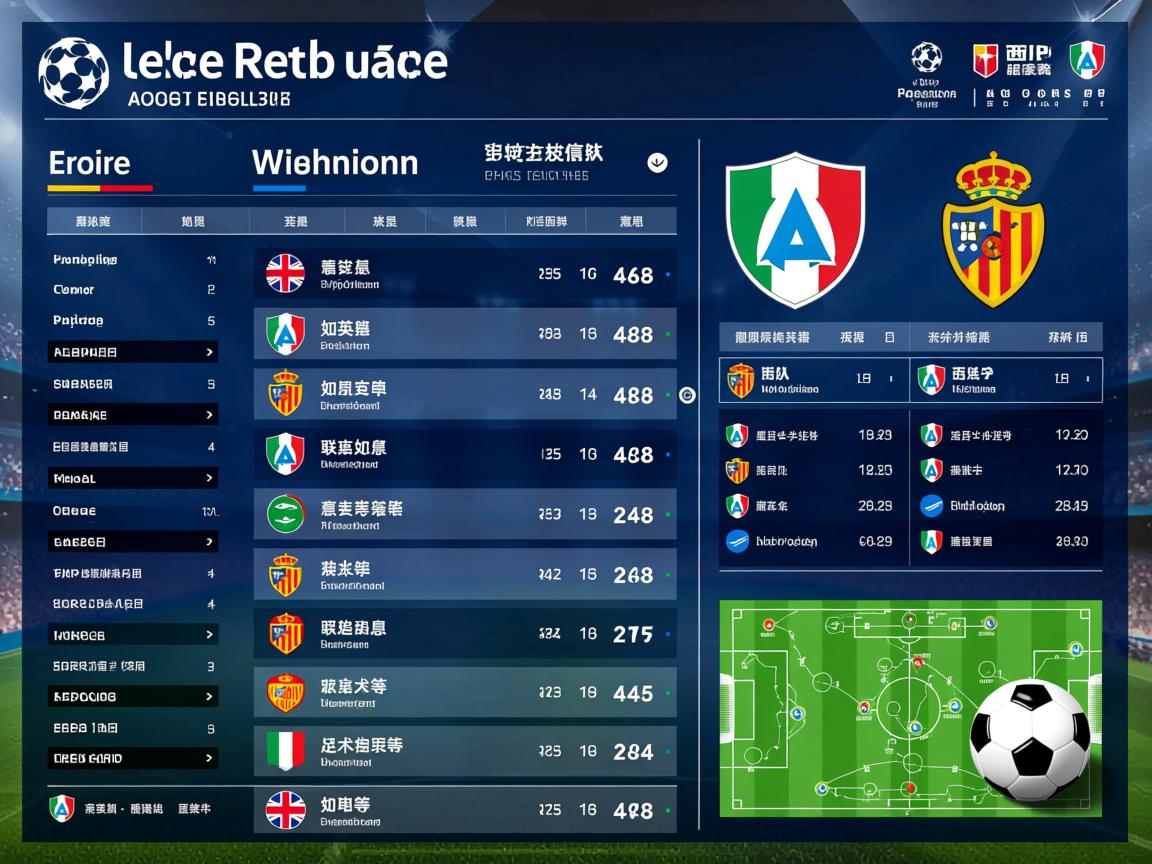This screenshot has width=1152, height=864.
Task: Select the red shield badge in top-right header
Action: [986, 60]
